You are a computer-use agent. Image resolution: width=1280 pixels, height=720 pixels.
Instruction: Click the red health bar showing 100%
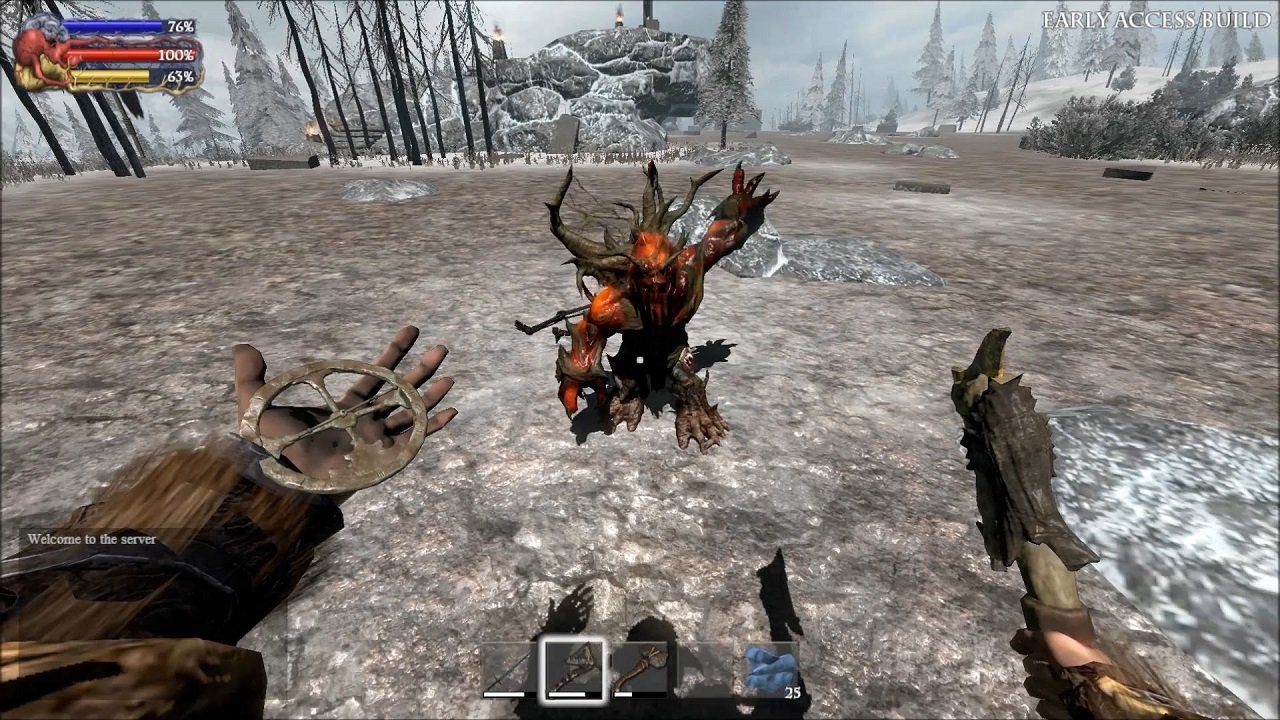(110, 55)
